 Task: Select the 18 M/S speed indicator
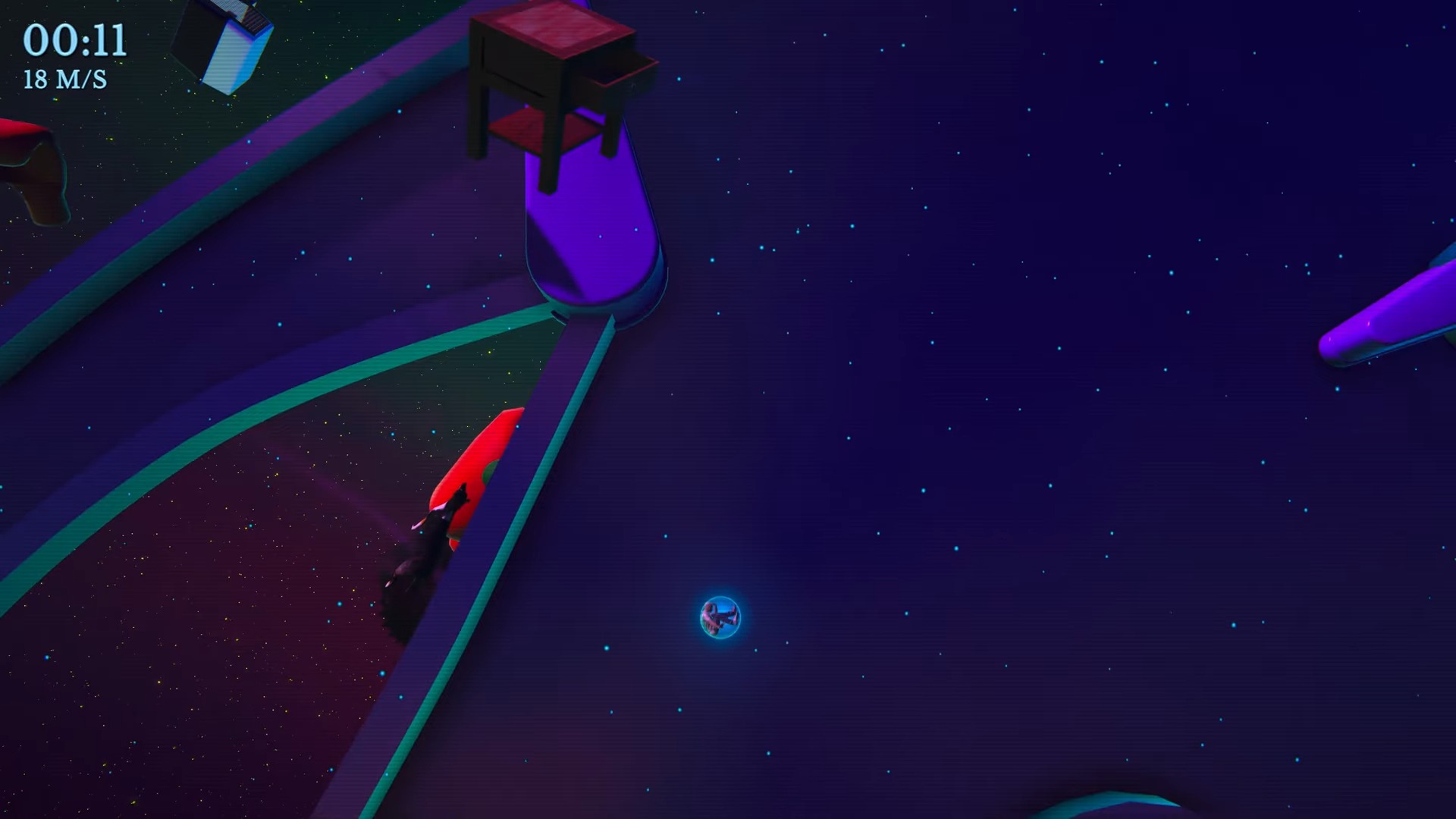tap(65, 77)
